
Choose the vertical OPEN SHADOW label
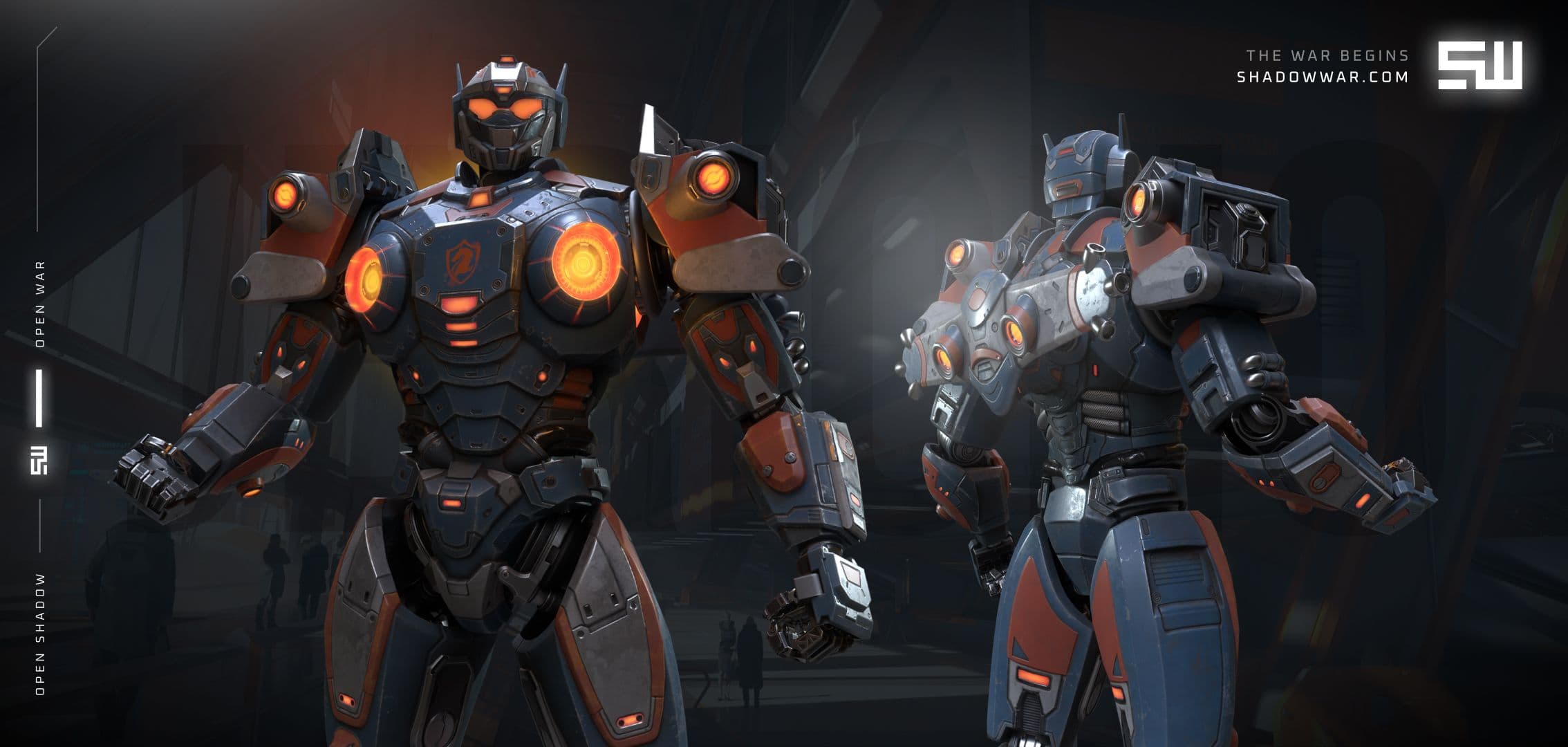click(x=40, y=634)
